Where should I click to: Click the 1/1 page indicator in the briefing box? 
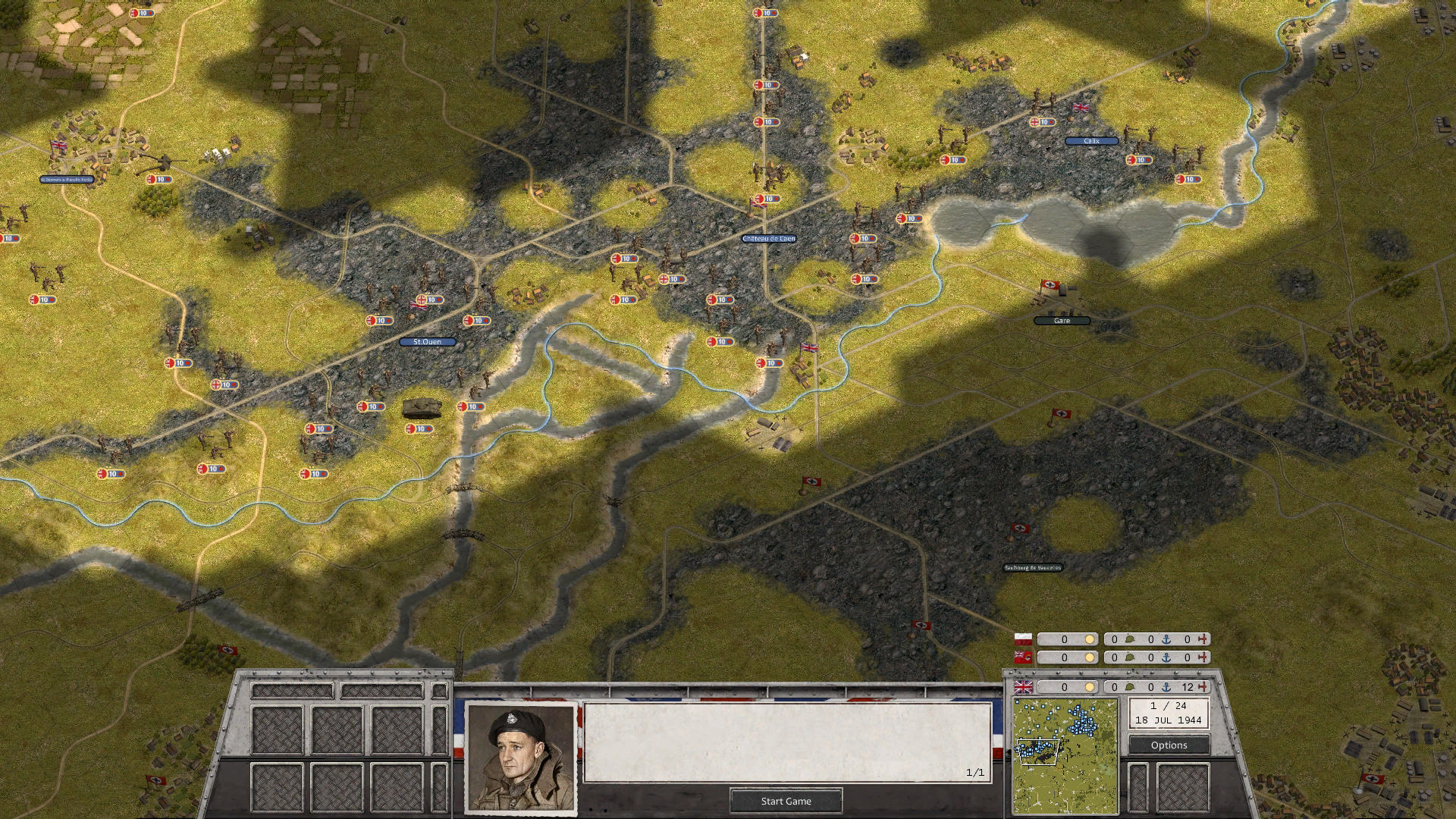pos(974,772)
